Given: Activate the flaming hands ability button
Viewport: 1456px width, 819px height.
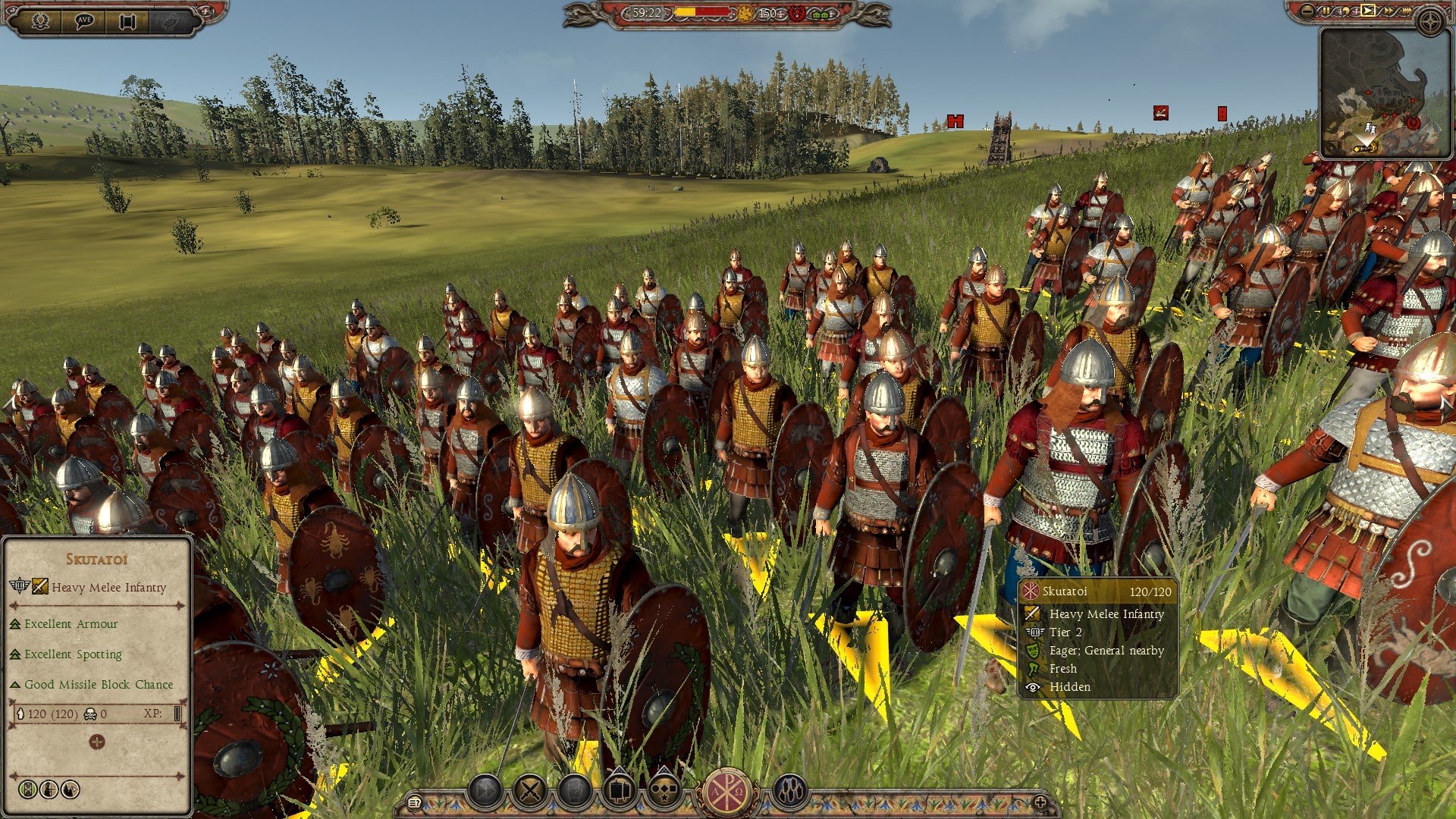Looking at the screenshot, I should point(789,792).
